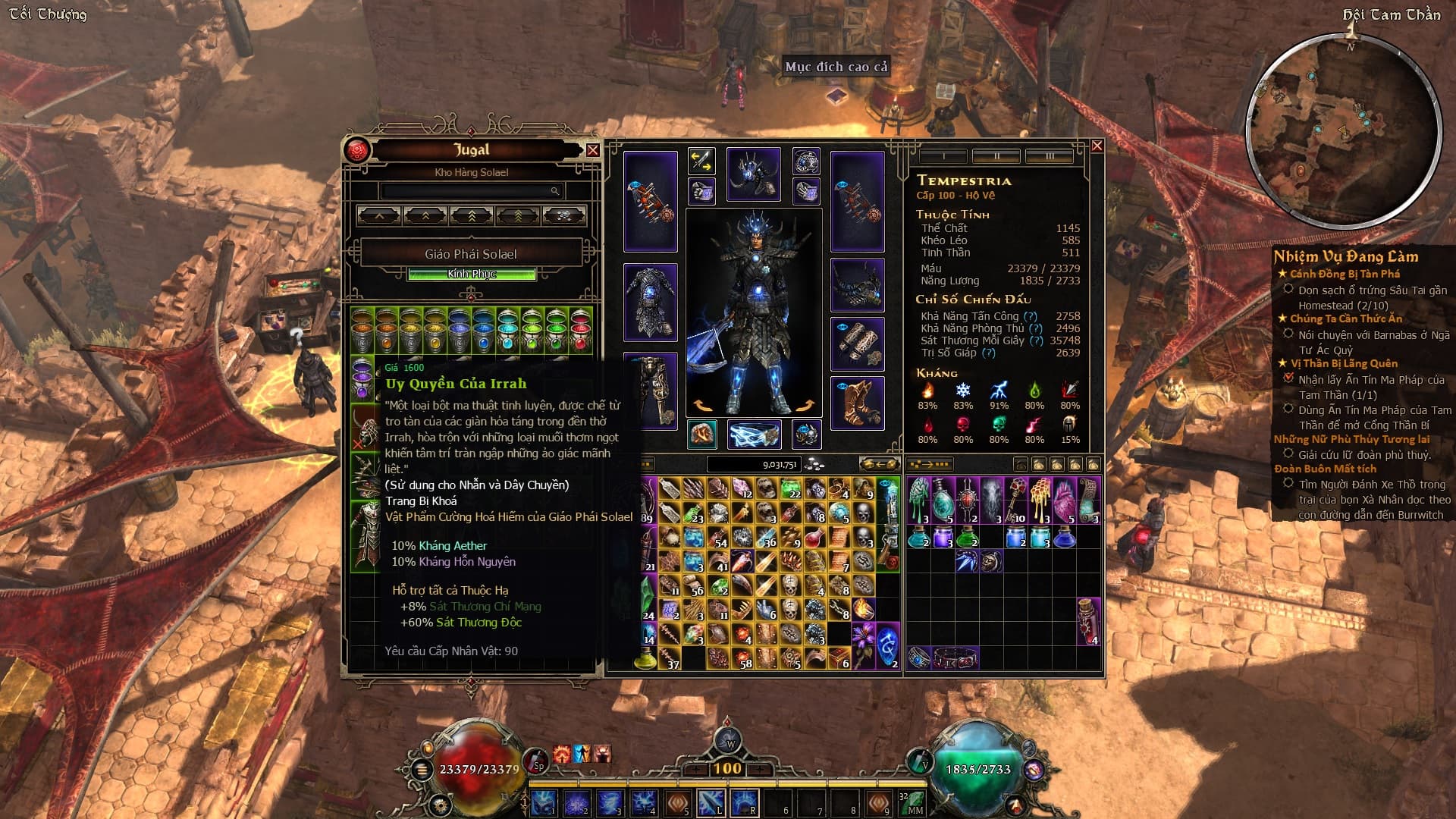Select the equipped boots slot
This screenshot has width=1456, height=819.
[857, 403]
